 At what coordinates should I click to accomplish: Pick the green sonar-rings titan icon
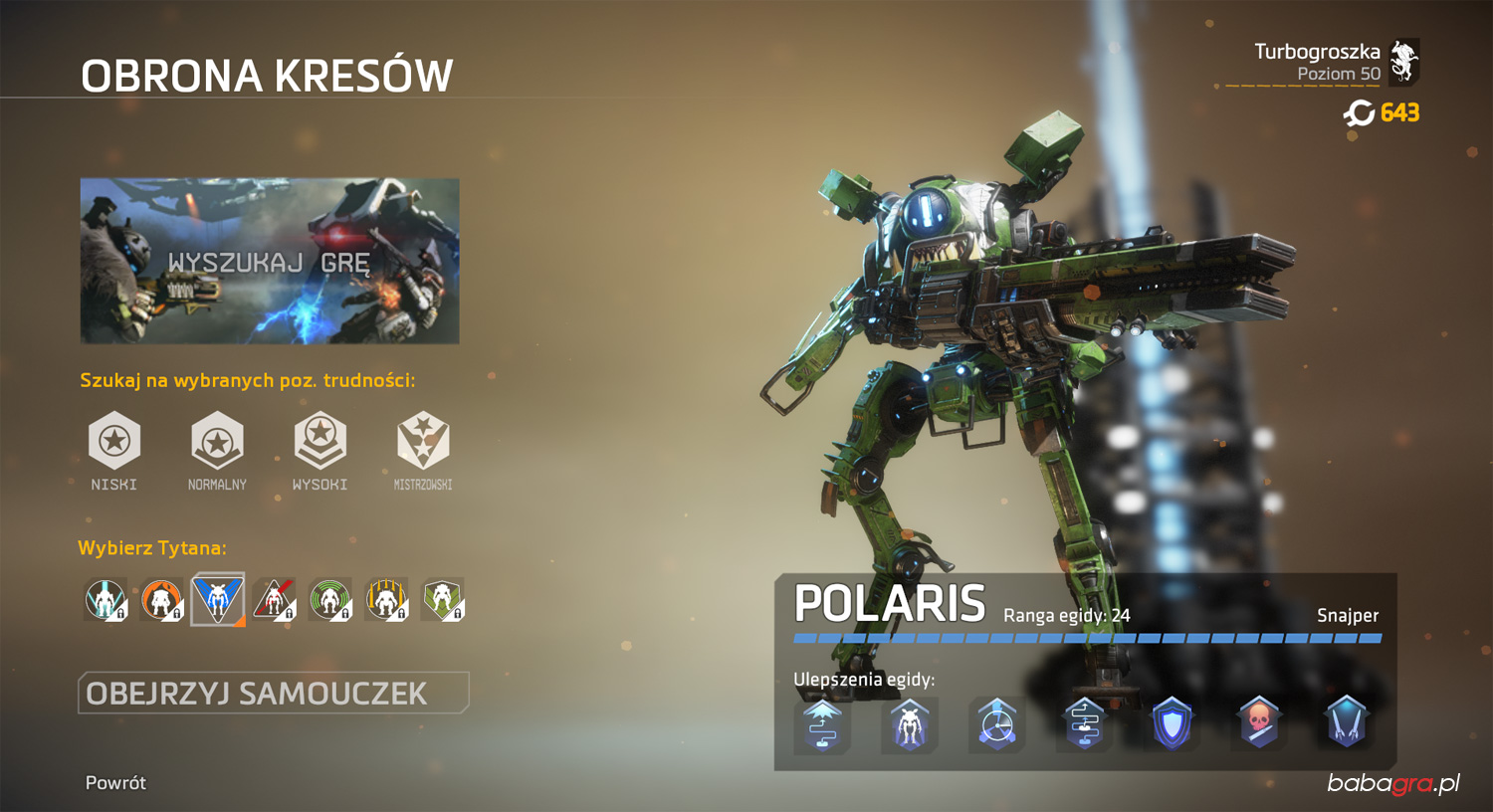coord(330,600)
